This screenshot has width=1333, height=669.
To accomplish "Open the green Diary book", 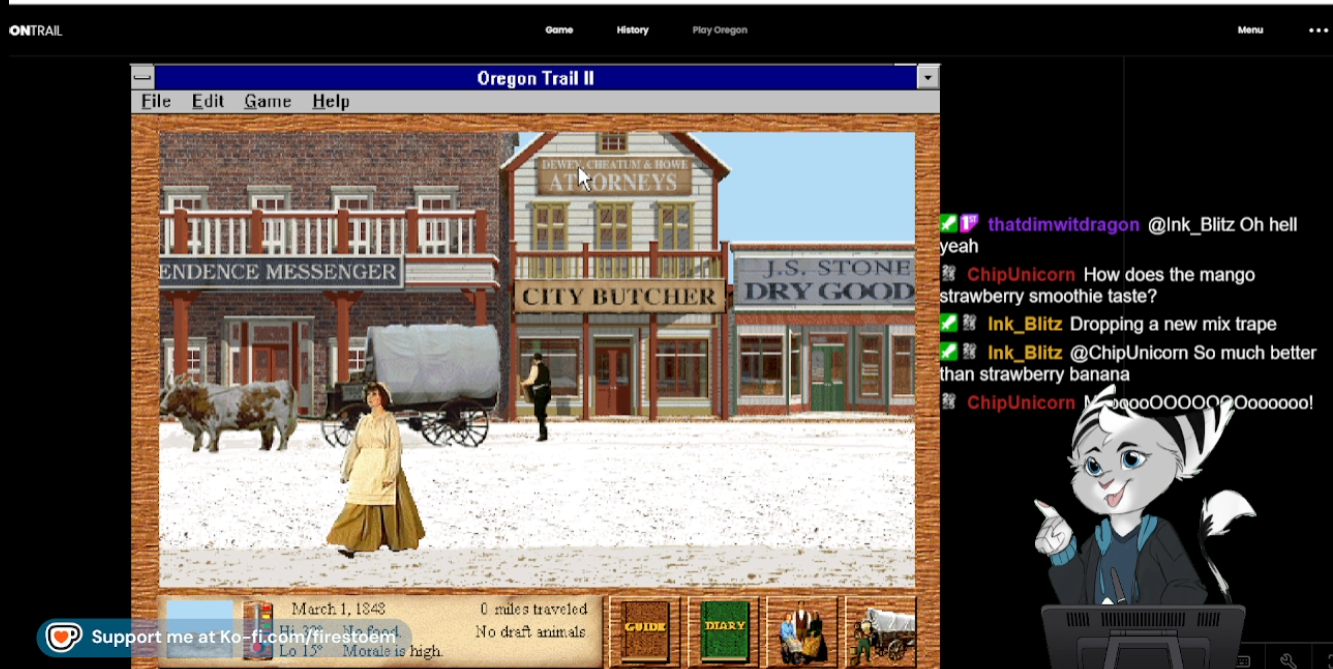I will [724, 630].
